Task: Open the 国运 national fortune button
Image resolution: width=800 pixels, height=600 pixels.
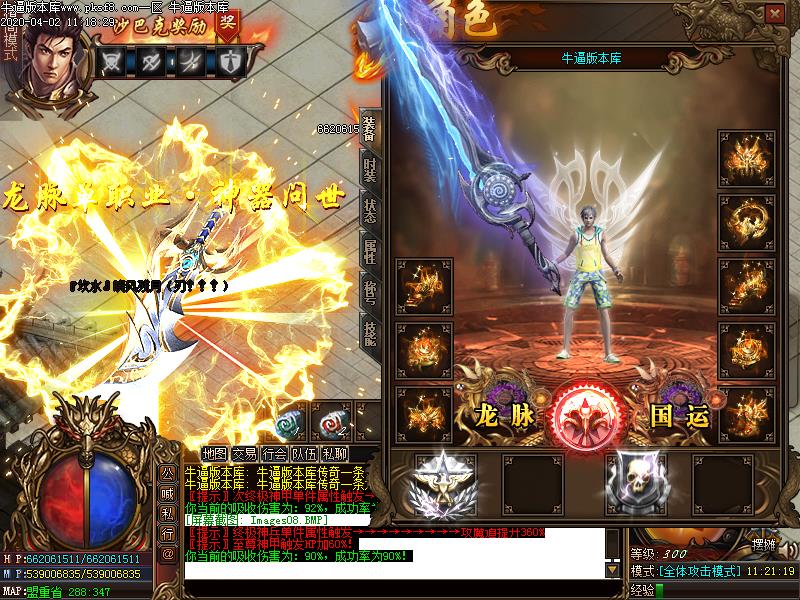Action: pos(679,414)
